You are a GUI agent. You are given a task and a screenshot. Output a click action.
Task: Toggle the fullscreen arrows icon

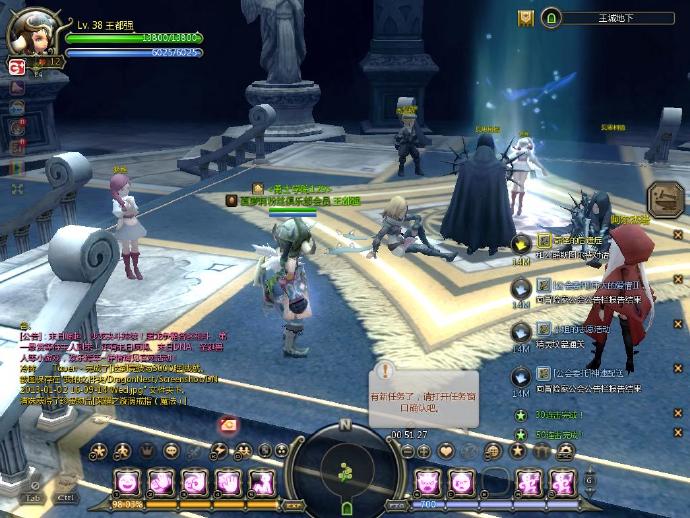(x=17, y=188)
